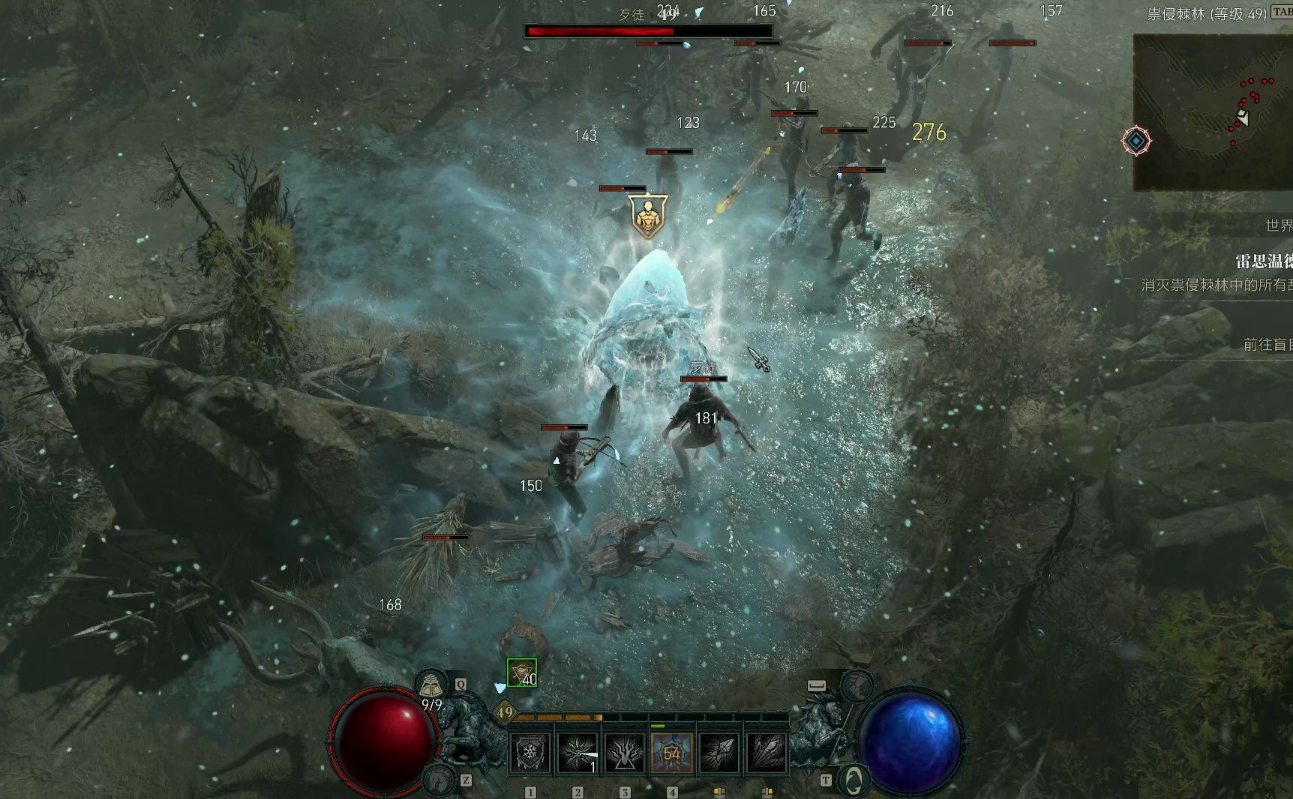Click the green-bordered buff icon showing 40

[x=521, y=674]
